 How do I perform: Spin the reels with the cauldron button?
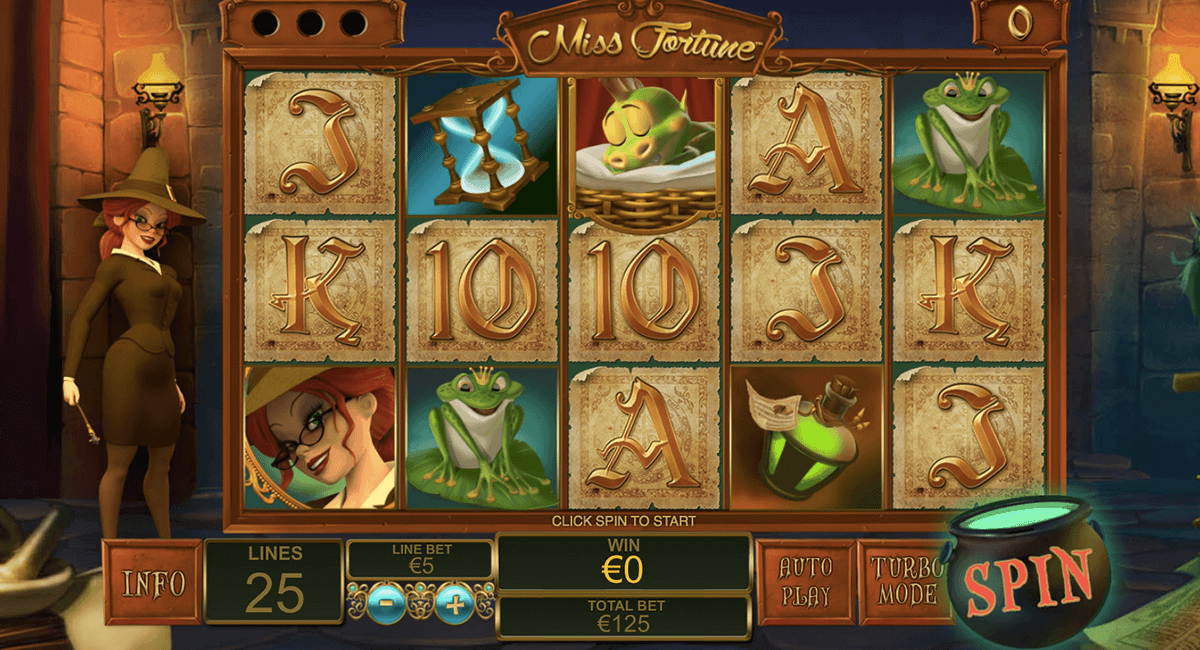click(1027, 579)
